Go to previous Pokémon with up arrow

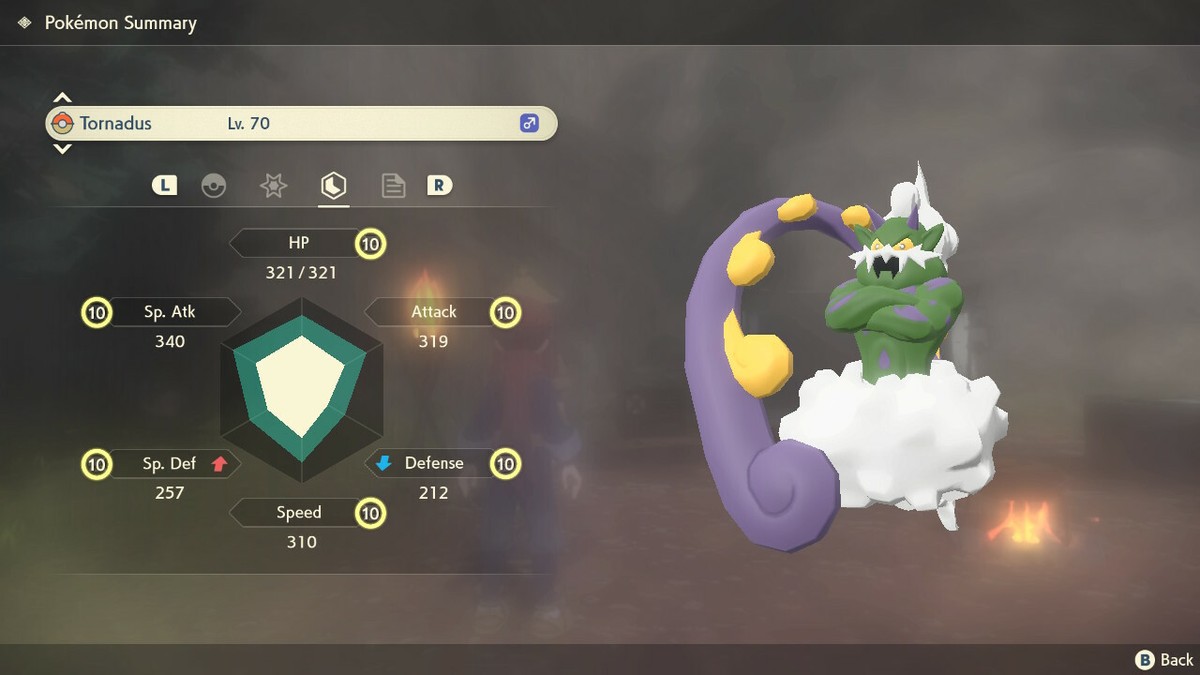tap(62, 98)
